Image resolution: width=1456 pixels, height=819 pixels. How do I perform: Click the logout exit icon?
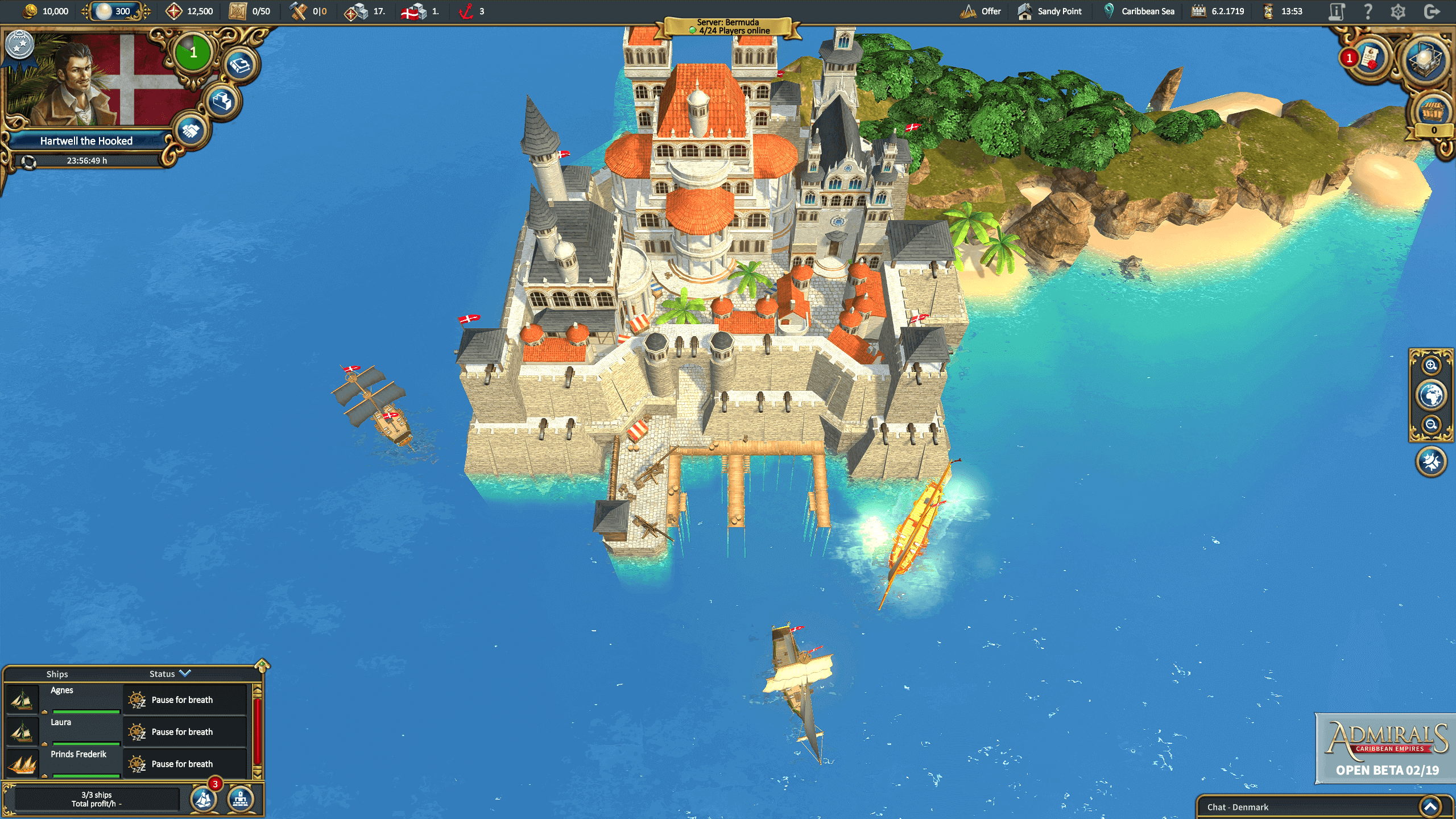coord(1432,11)
